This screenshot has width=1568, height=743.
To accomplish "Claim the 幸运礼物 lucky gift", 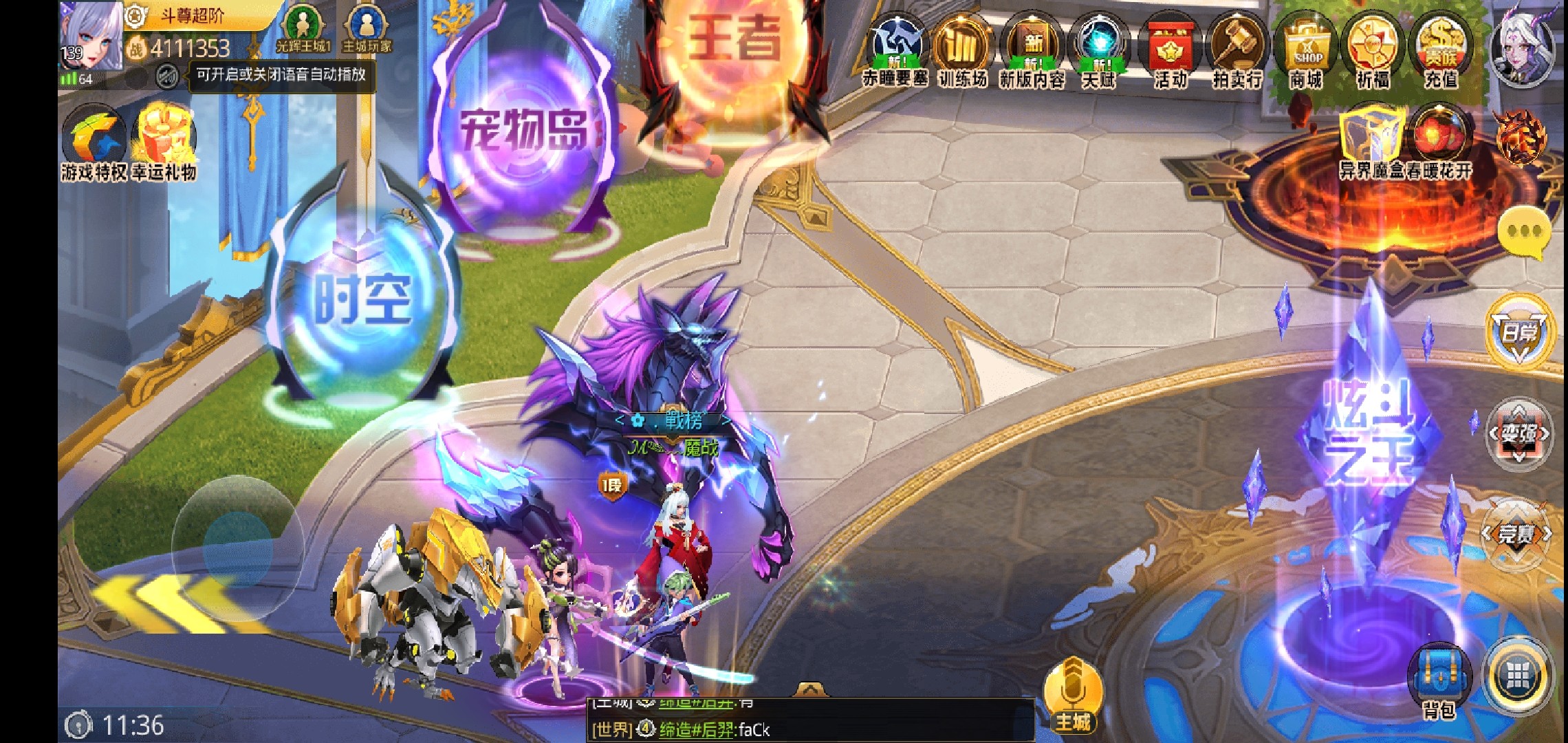I will tap(164, 141).
